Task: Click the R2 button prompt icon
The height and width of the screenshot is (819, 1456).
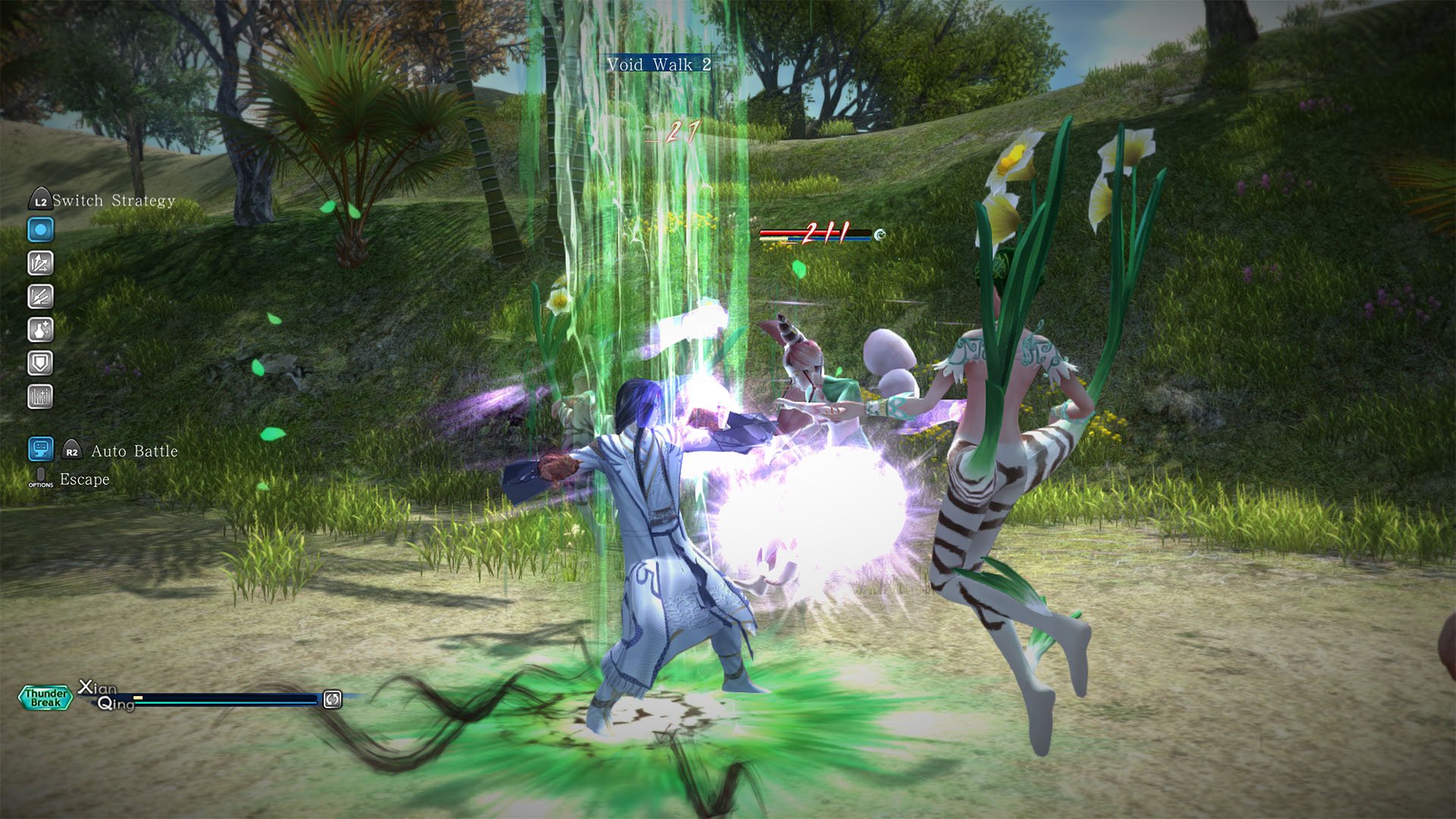Action: (x=72, y=450)
